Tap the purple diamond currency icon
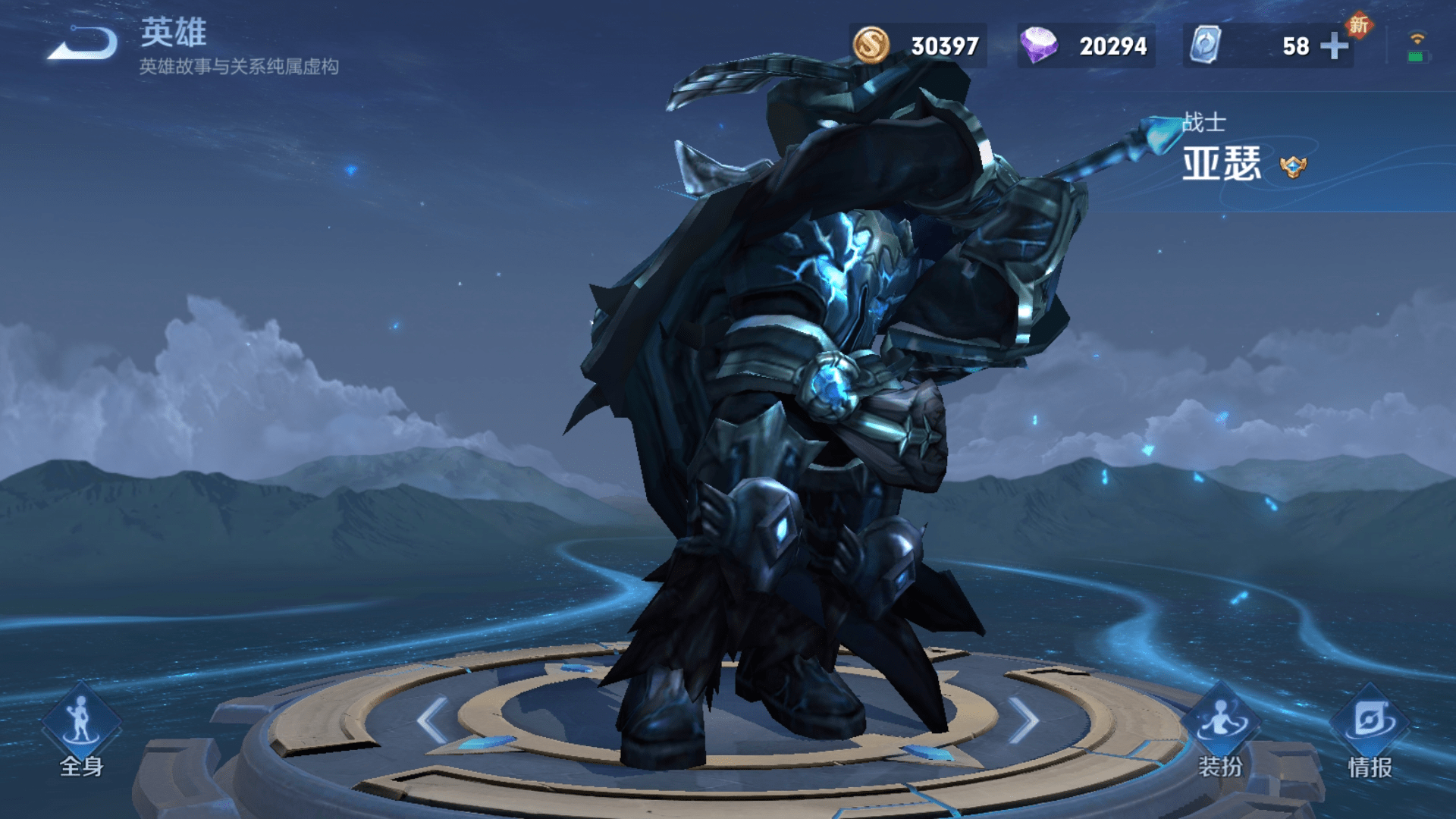1456x819 pixels. [1038, 45]
